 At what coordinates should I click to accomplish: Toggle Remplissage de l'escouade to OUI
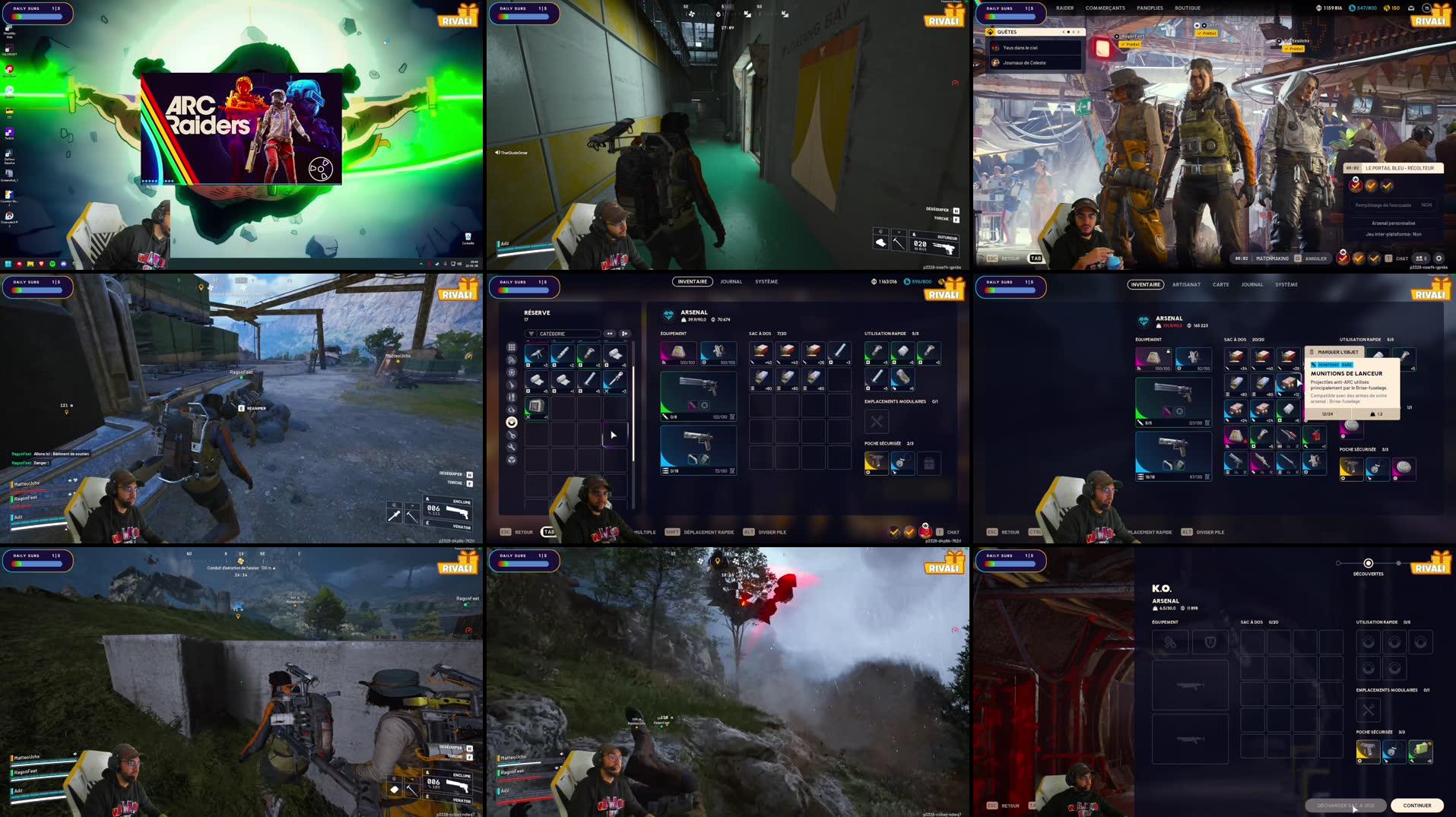[1426, 204]
